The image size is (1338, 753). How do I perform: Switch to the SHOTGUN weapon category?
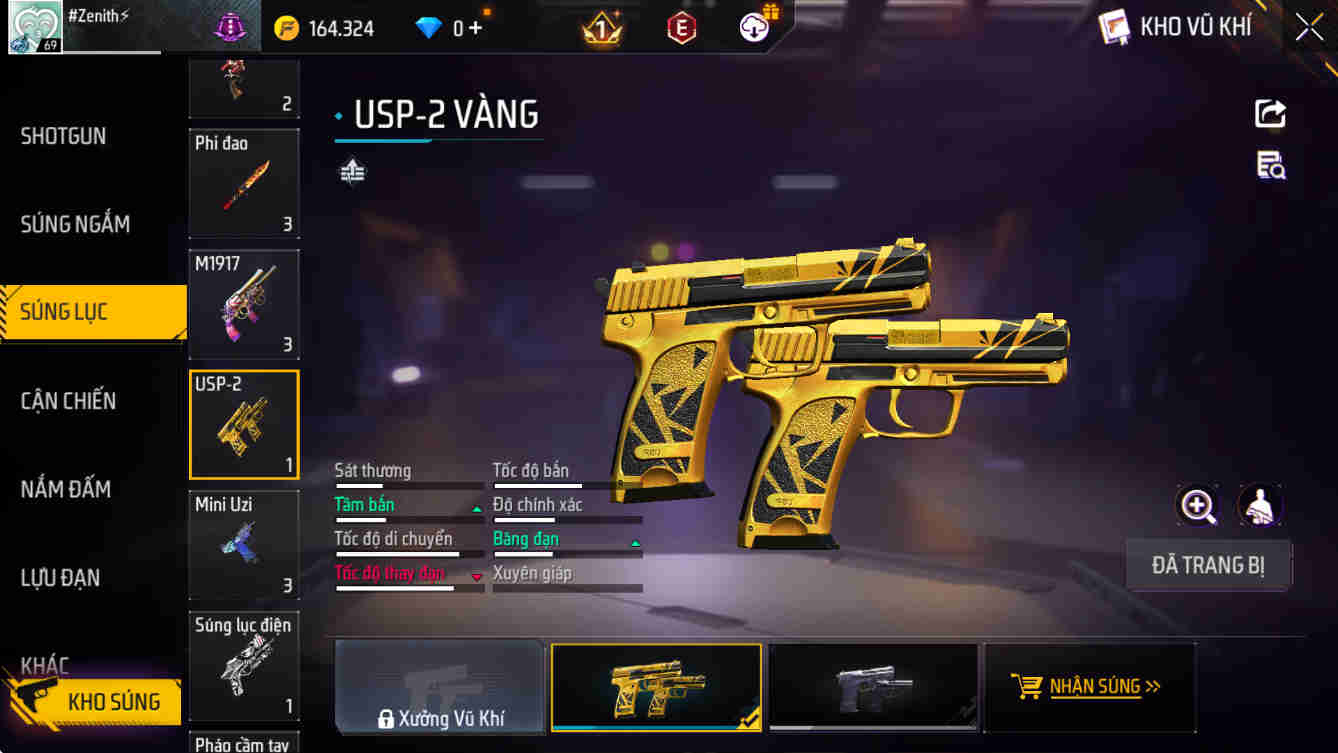(x=63, y=136)
